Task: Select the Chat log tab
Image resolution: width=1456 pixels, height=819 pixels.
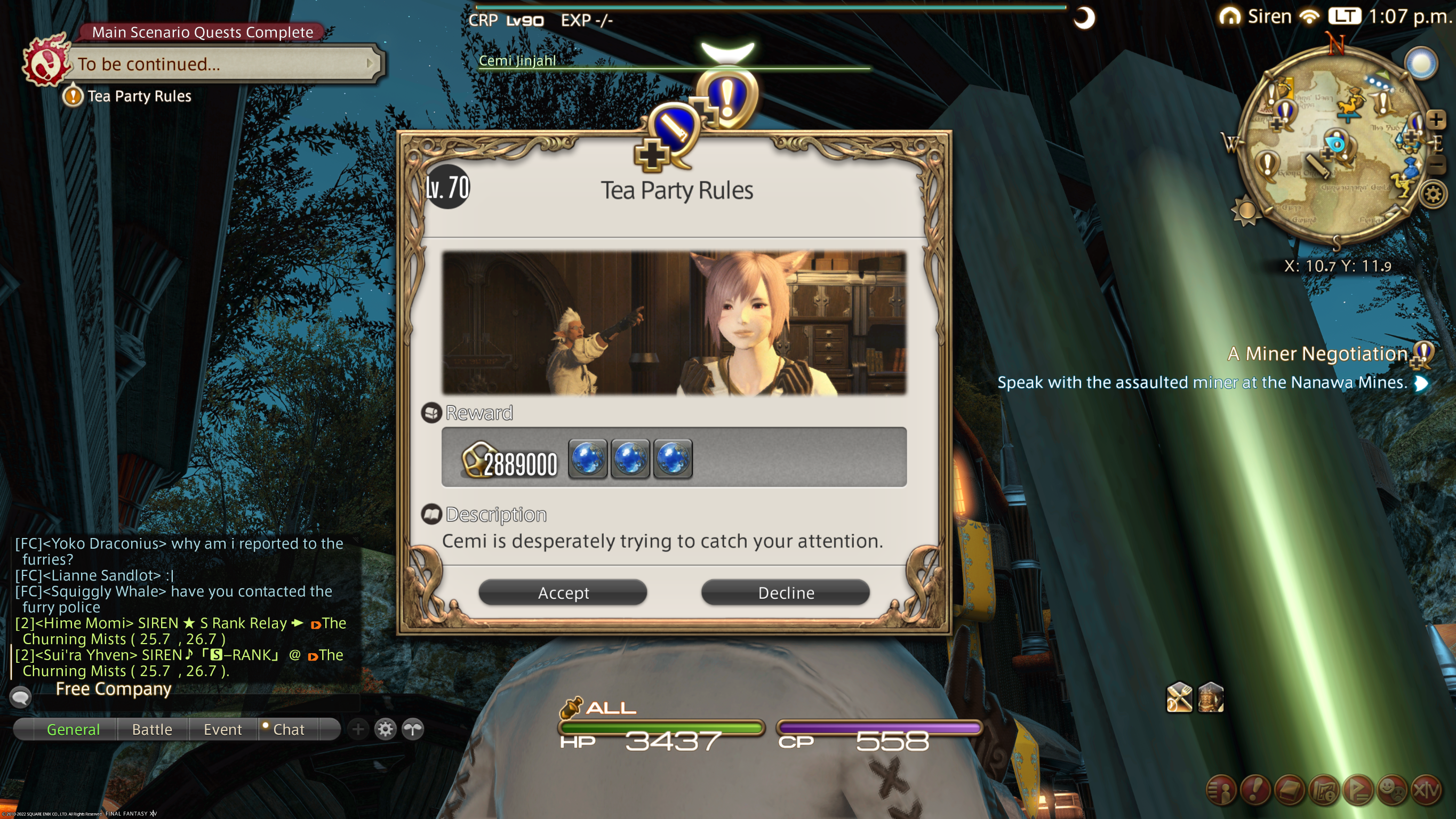Action: [288, 729]
